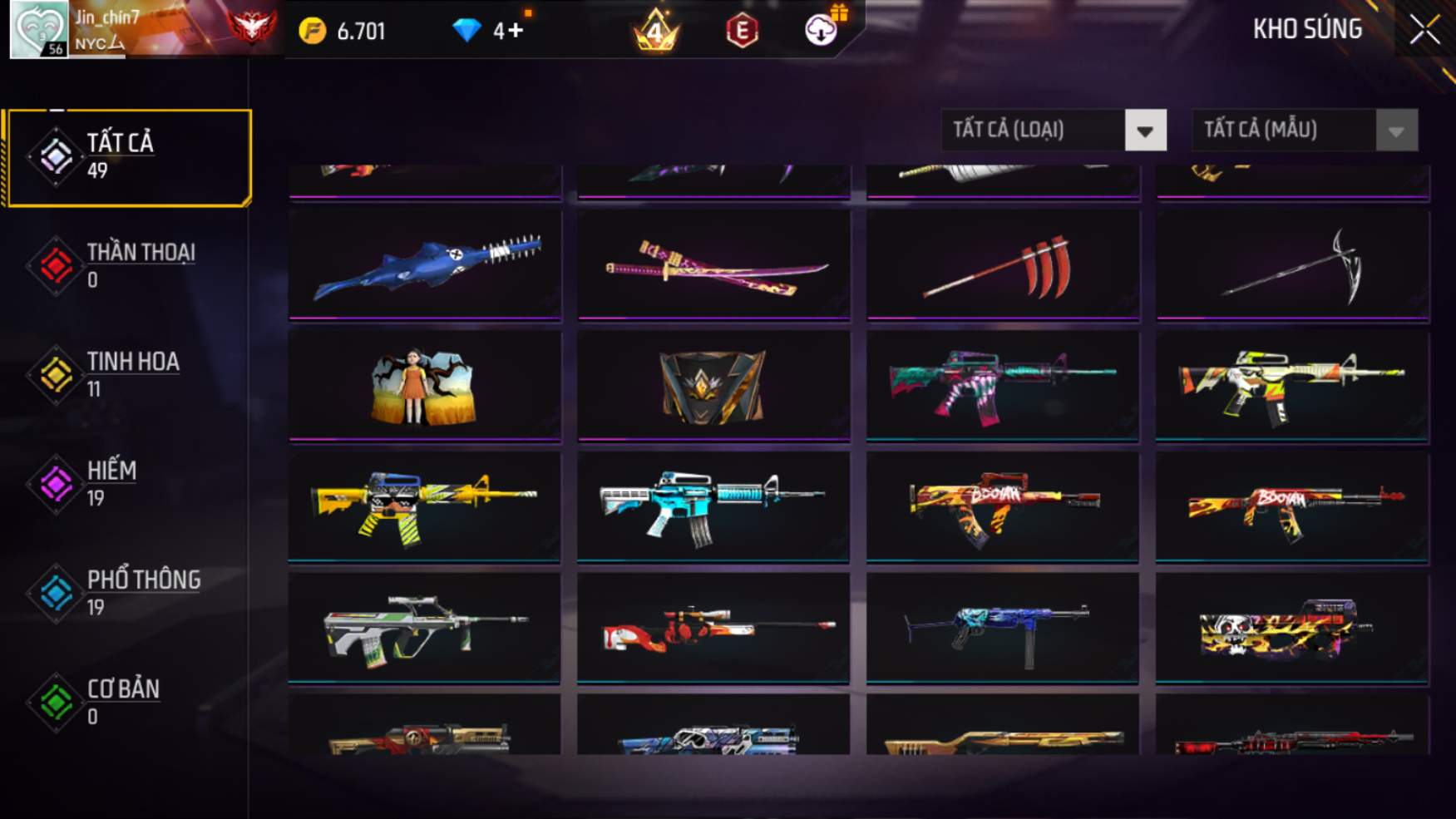This screenshot has height=819, width=1456.
Task: Add diamonds with the plus button
Action: pos(516,31)
